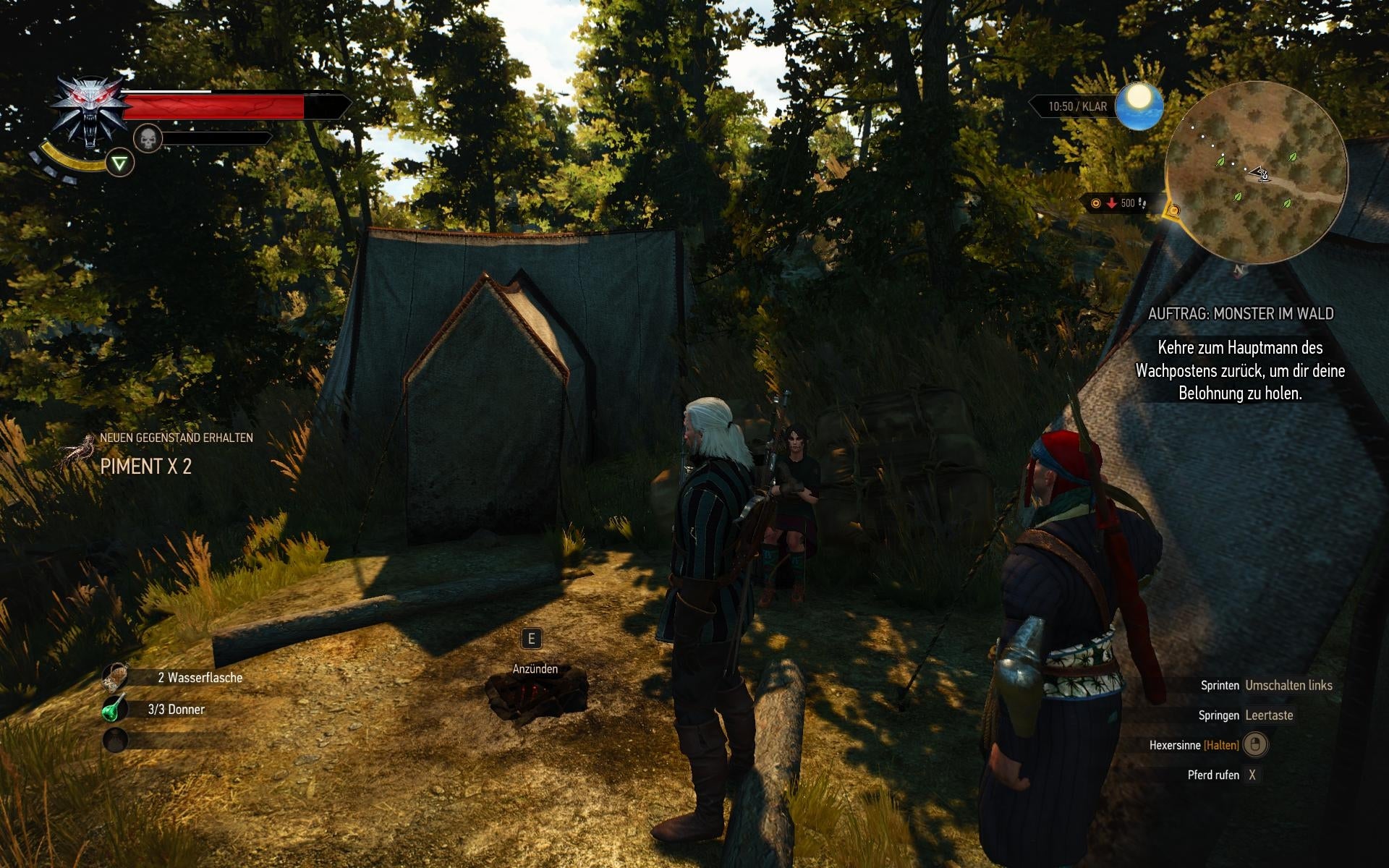
Task: Toggle Hexersinne via the mouse hold icon
Action: pos(1257,745)
